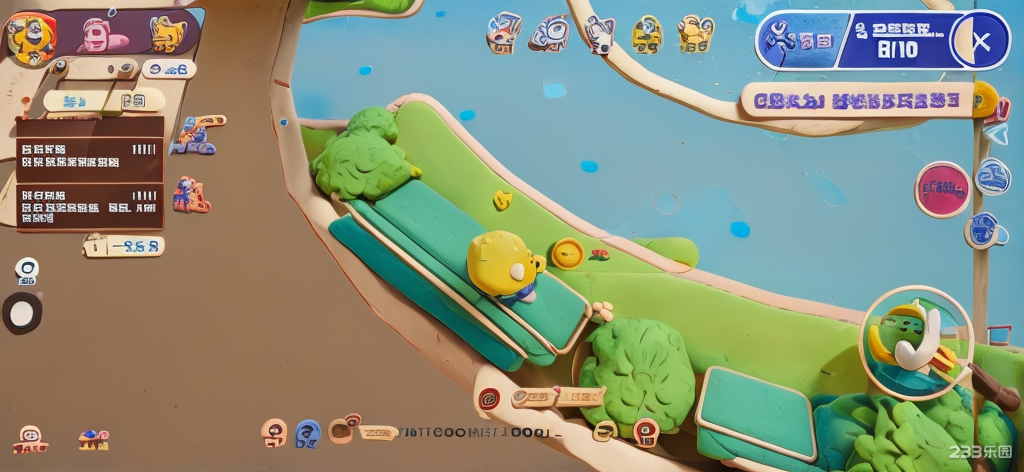Select the white cat-shaped icon in top row
The width and height of the screenshot is (1024, 472).
[600, 34]
